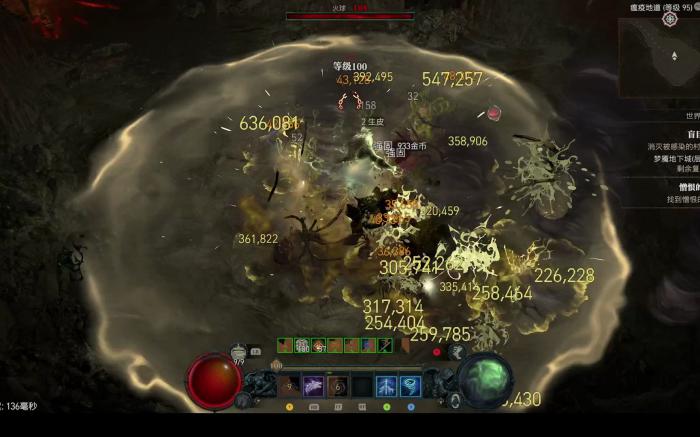Open the minimap in the top-right corner
Viewport: 700px width, 437px height.
coord(659,62)
